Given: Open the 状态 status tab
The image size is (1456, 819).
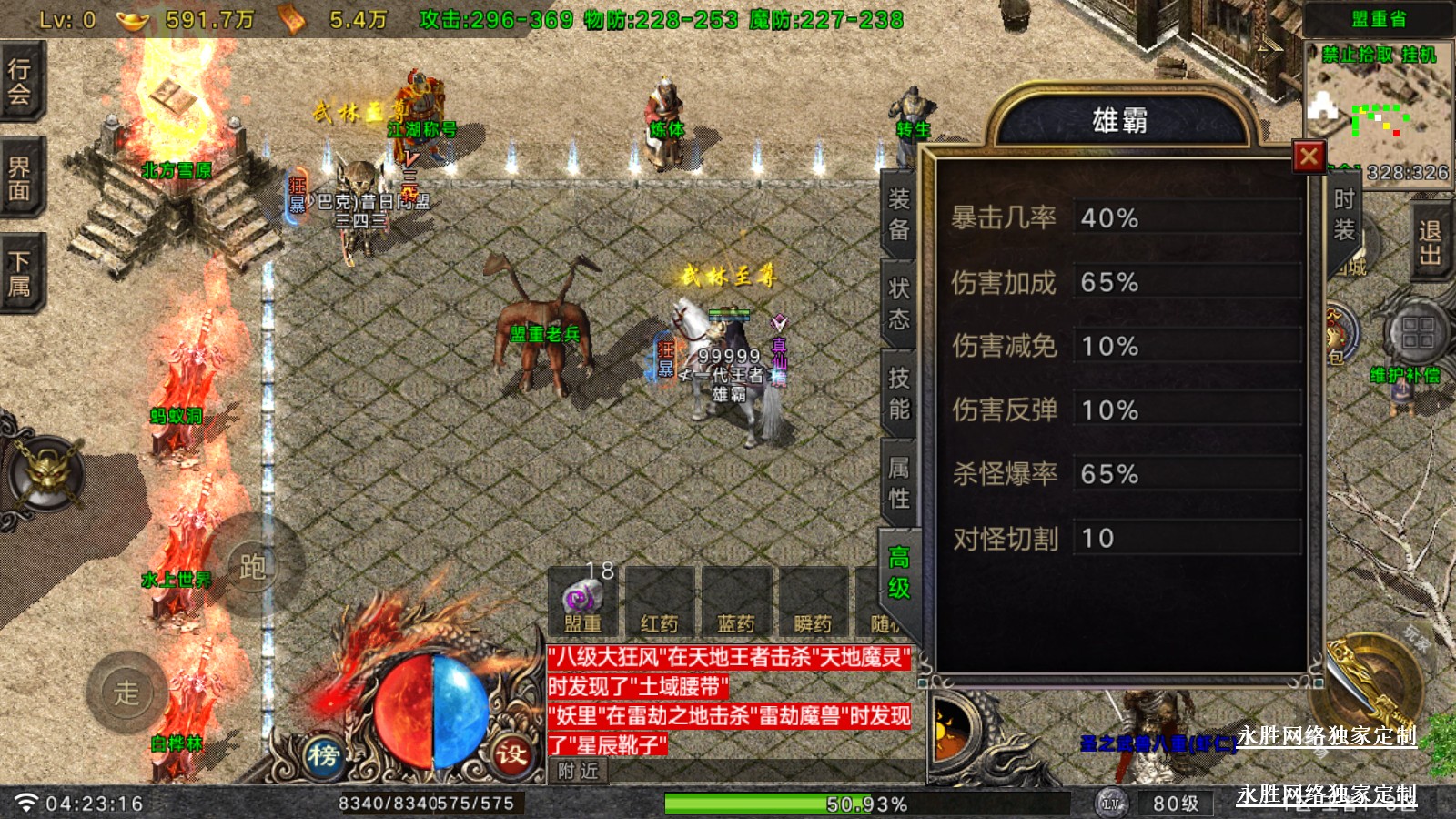Looking at the screenshot, I should [x=899, y=304].
